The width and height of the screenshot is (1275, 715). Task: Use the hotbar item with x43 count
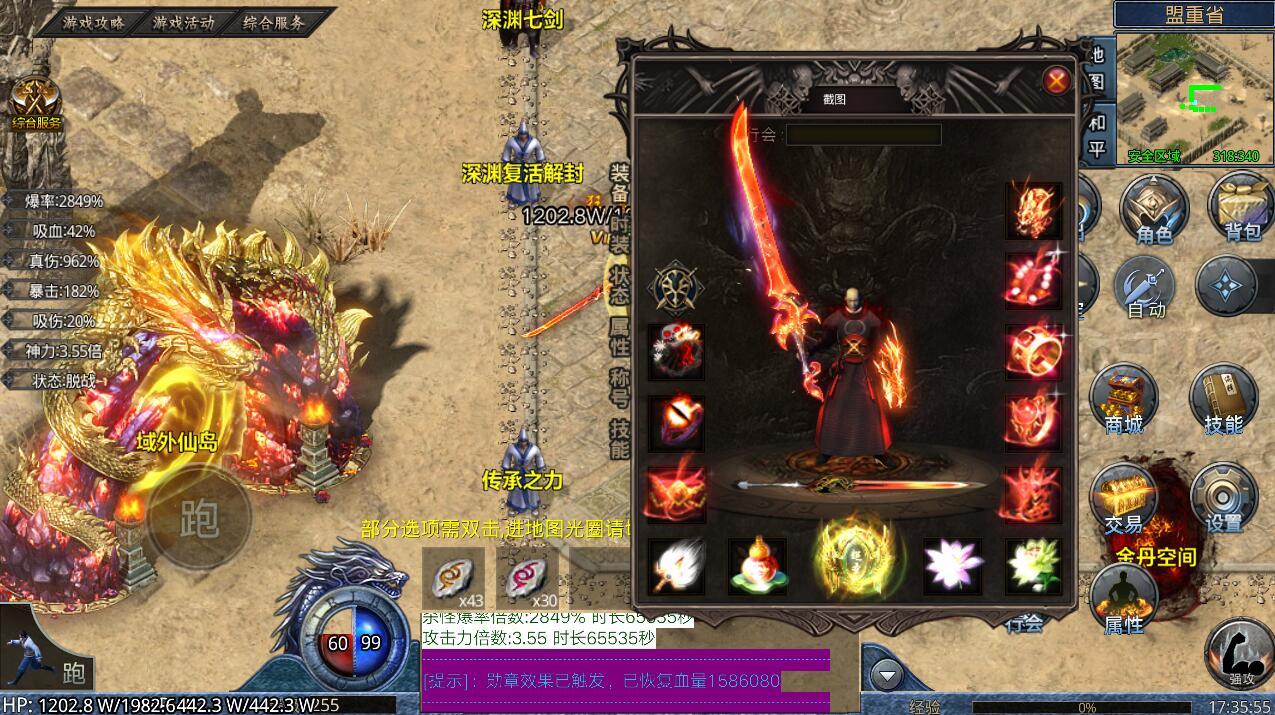point(452,578)
